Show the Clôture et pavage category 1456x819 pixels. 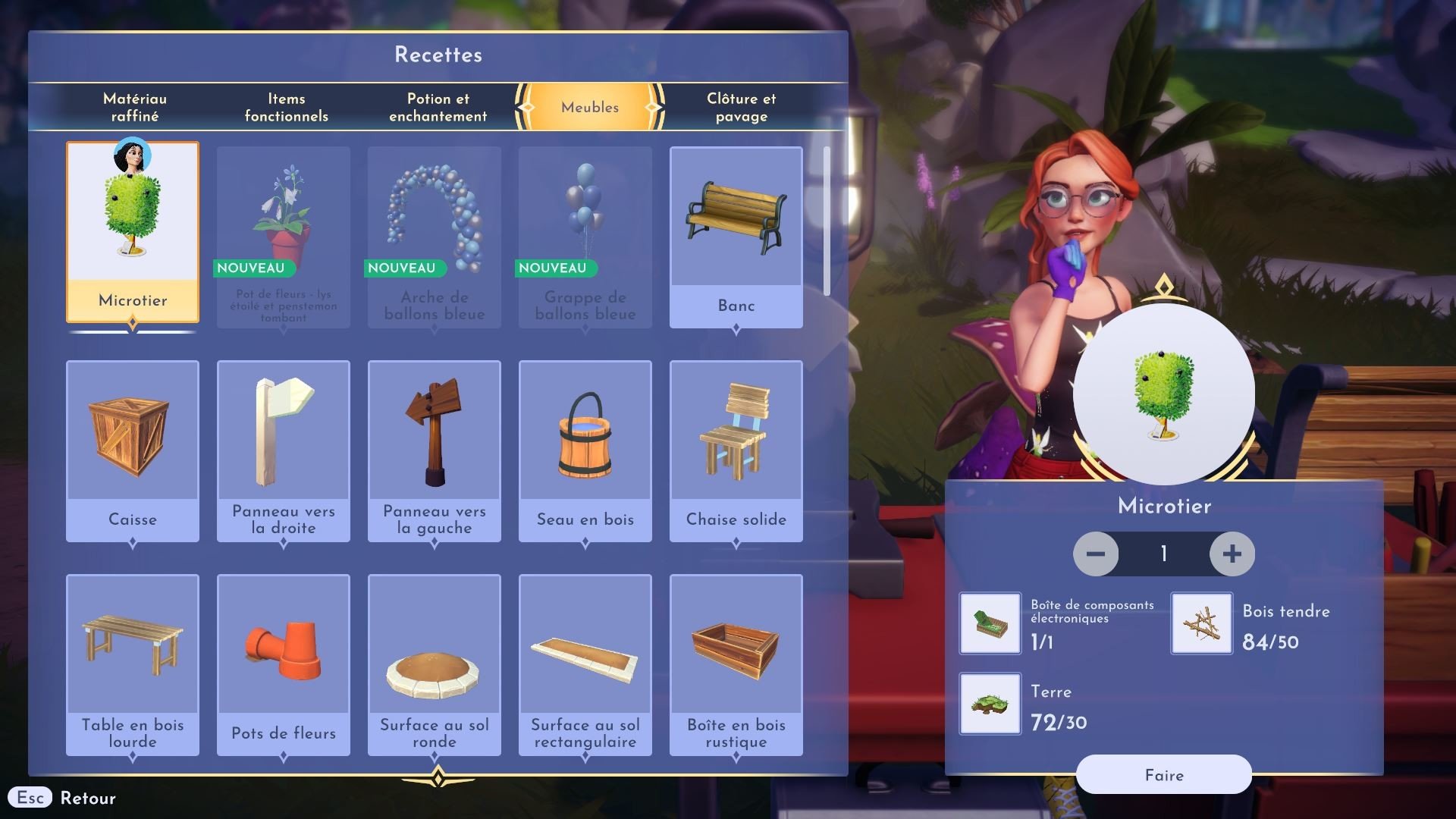click(741, 107)
